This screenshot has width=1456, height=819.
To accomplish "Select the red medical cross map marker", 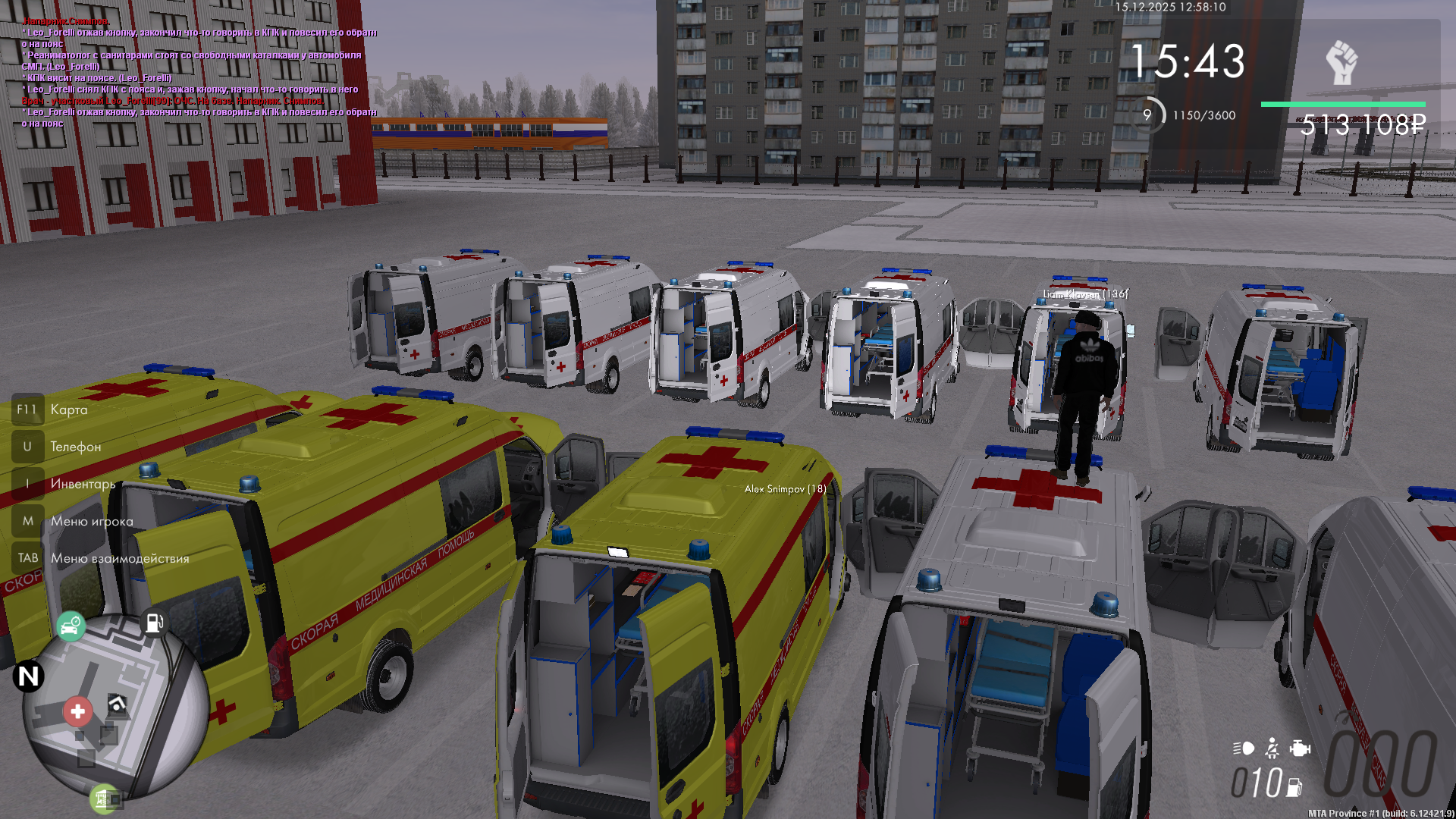I will [77, 711].
